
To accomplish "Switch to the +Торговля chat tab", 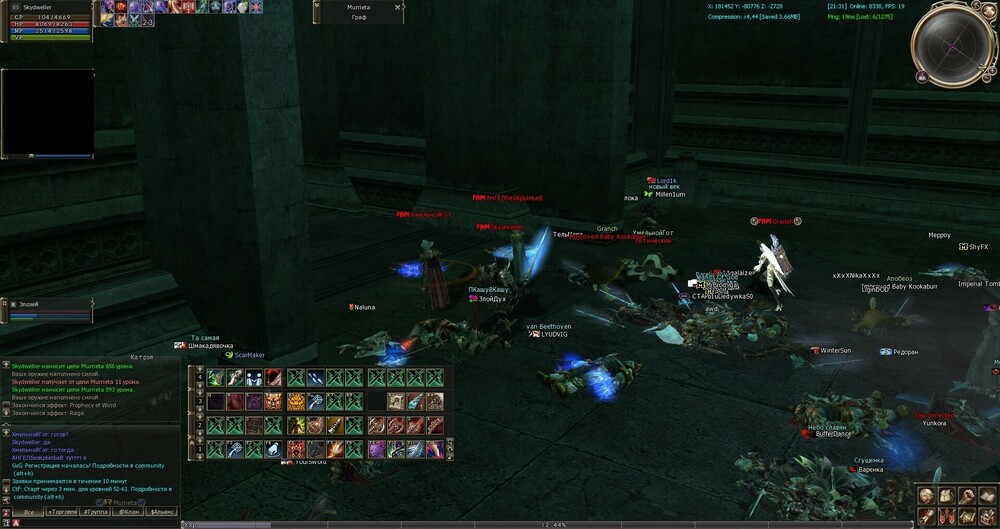I will pyautogui.click(x=62, y=511).
